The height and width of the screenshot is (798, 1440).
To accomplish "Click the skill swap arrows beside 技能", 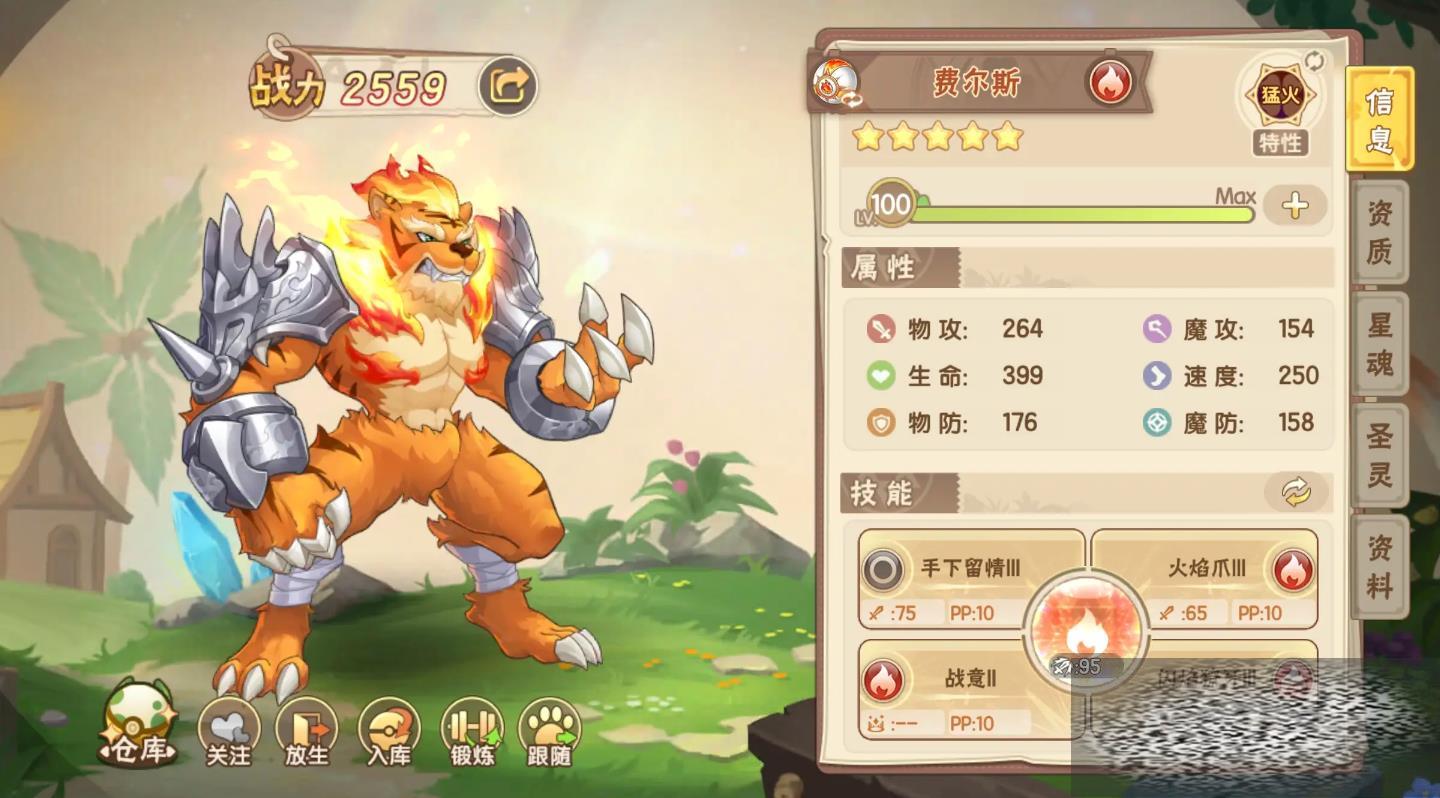I will [x=1295, y=491].
